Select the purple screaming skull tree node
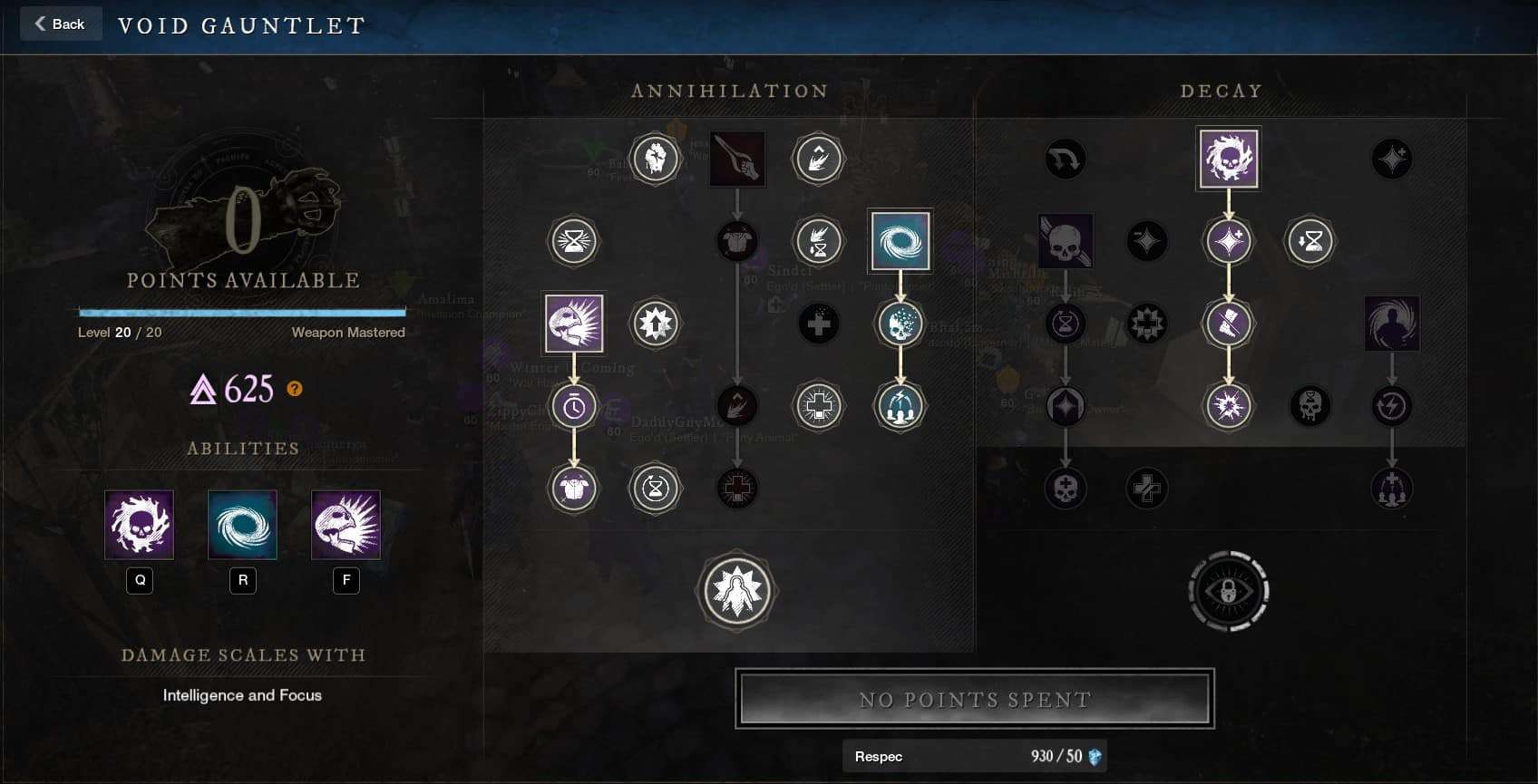Image resolution: width=1538 pixels, height=784 pixels. 574,324
